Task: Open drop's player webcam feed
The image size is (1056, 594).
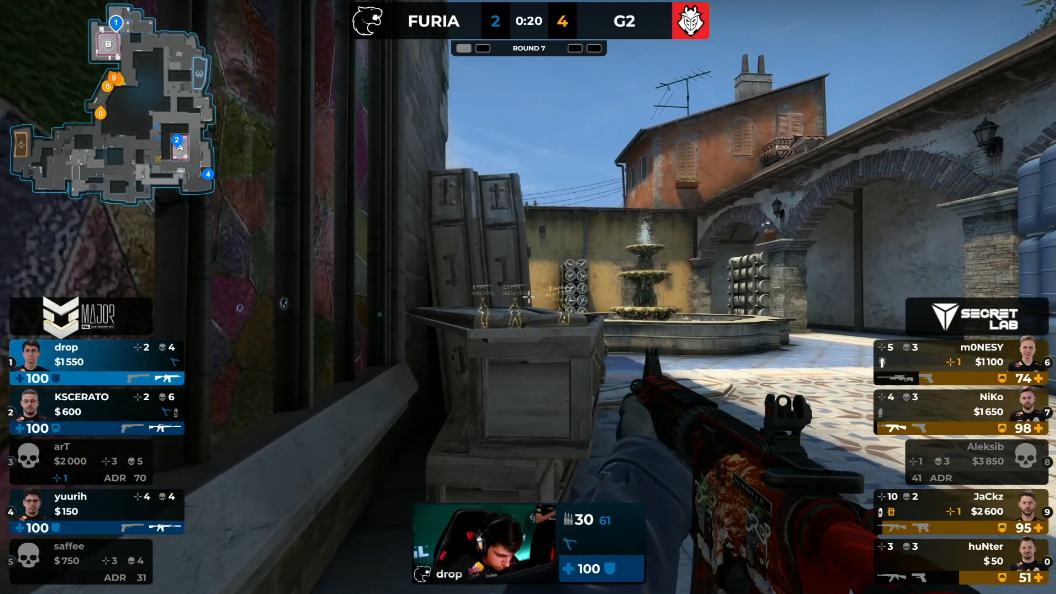Action: coord(486,543)
